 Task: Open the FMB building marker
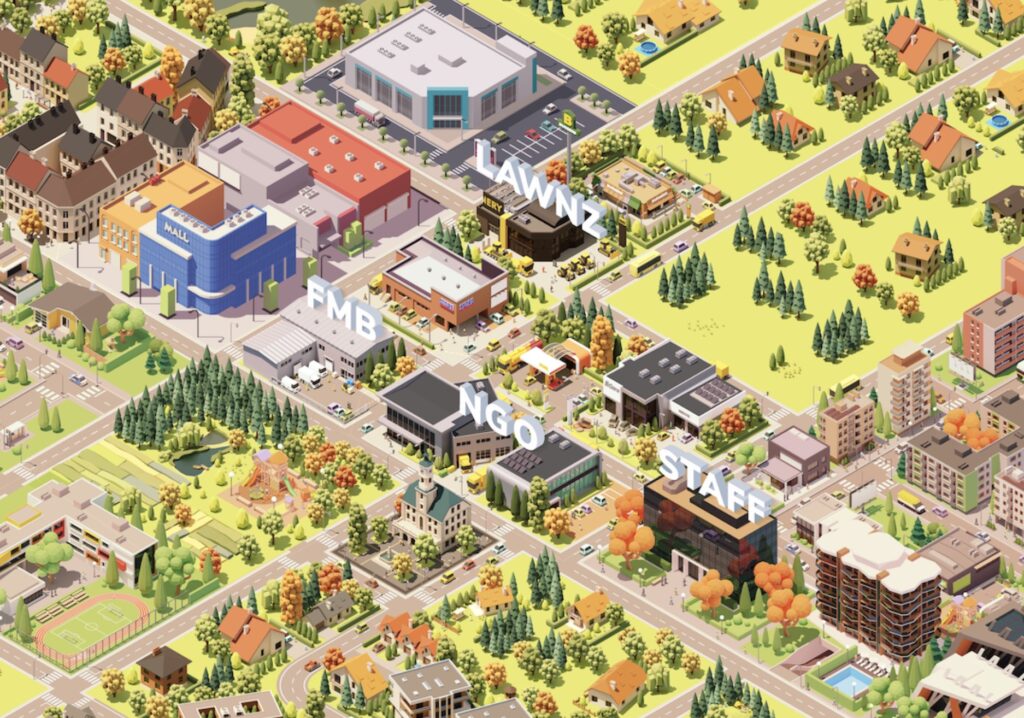344,312
